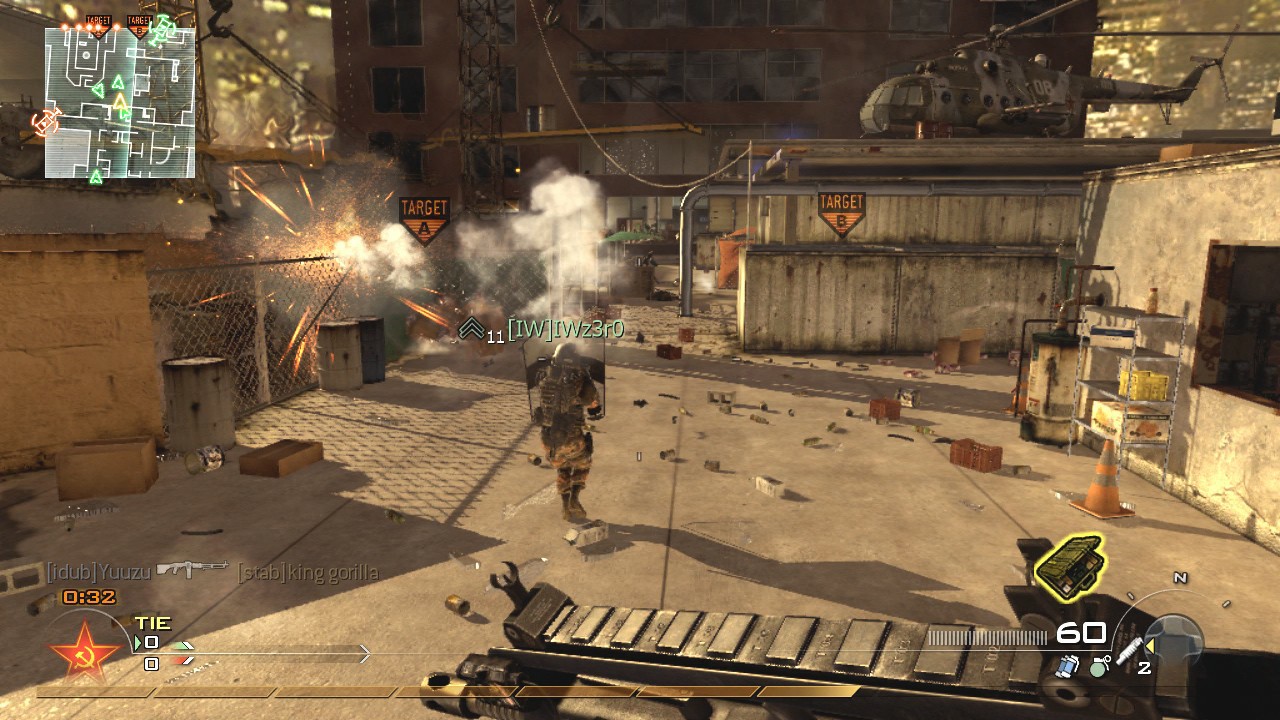Click the rank chevron beside IWz3r0's nametag
The height and width of the screenshot is (720, 1280).
[x=470, y=329]
